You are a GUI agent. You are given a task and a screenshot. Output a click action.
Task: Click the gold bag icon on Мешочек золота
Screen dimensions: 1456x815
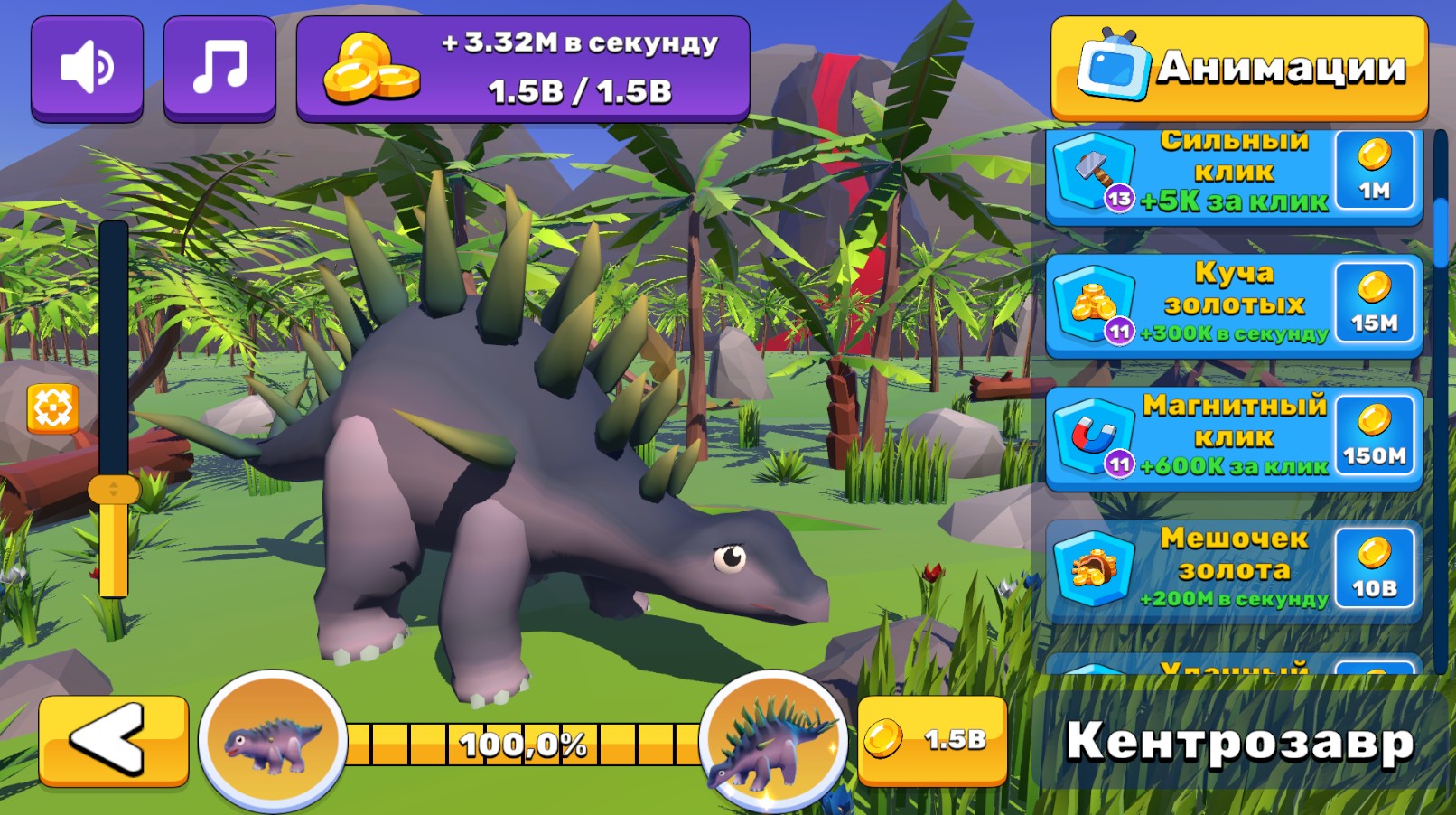(1096, 571)
